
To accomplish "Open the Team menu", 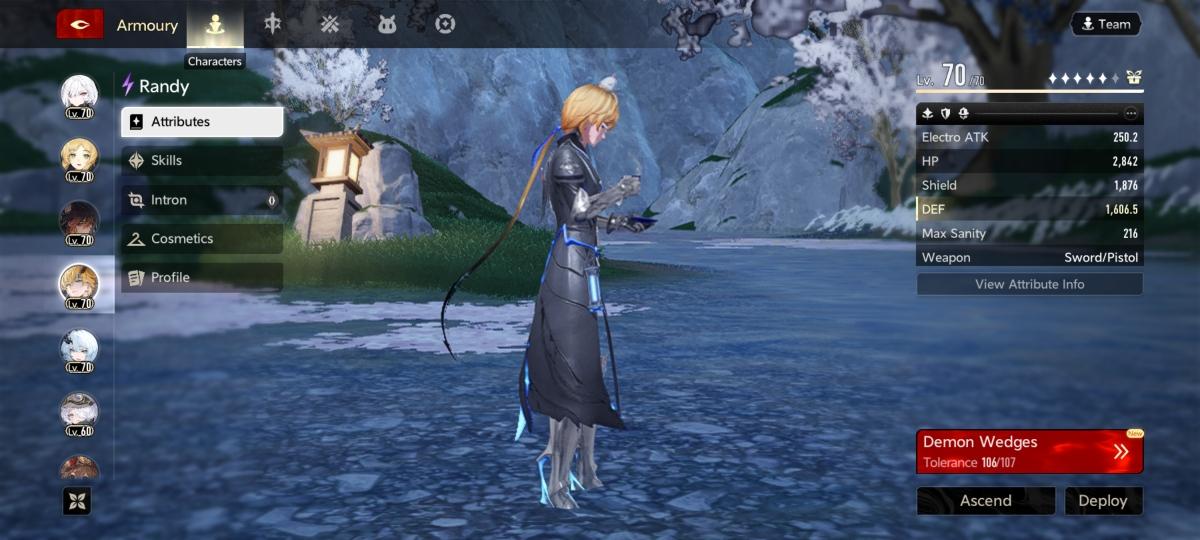I will (1105, 24).
